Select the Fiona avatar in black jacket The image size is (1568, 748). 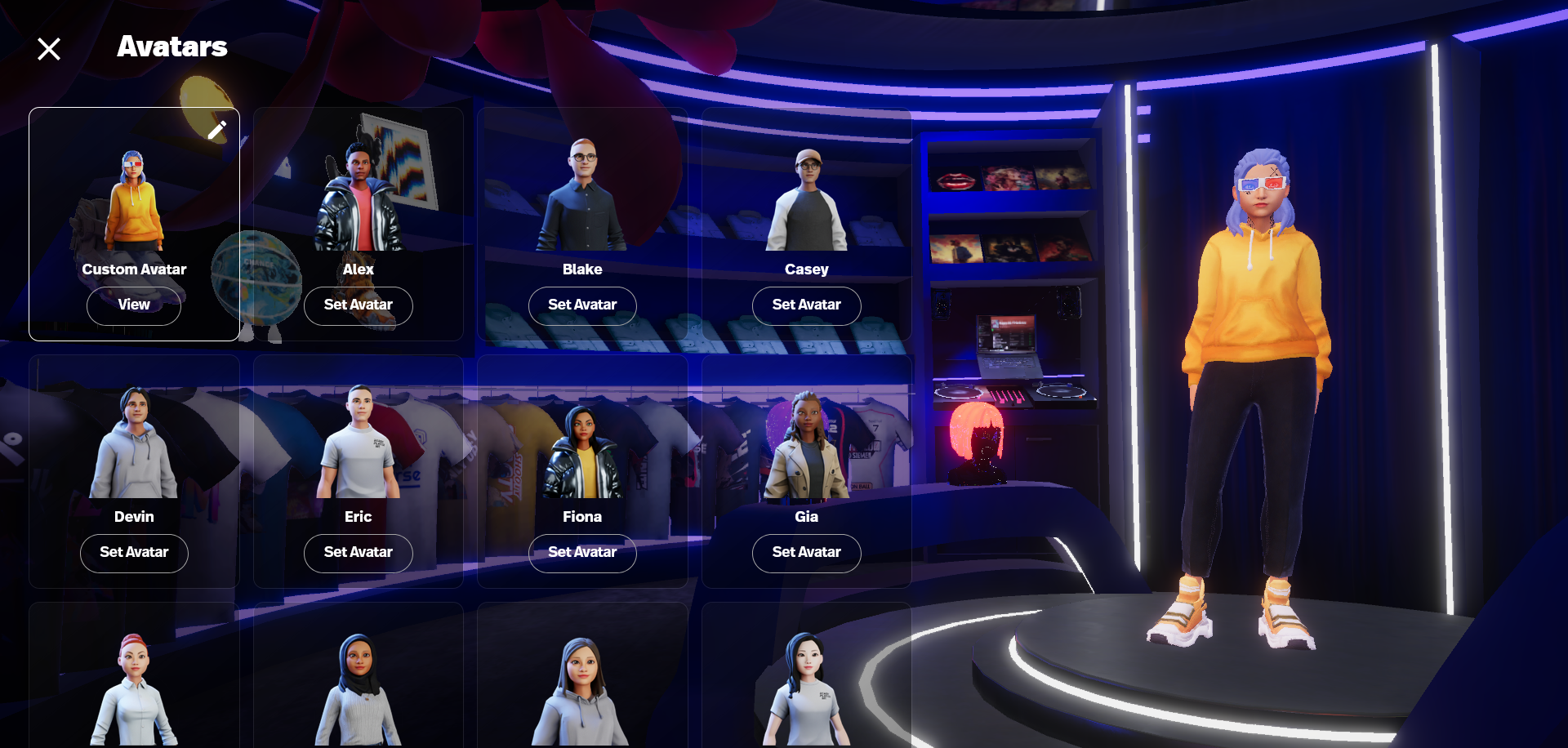582,445
